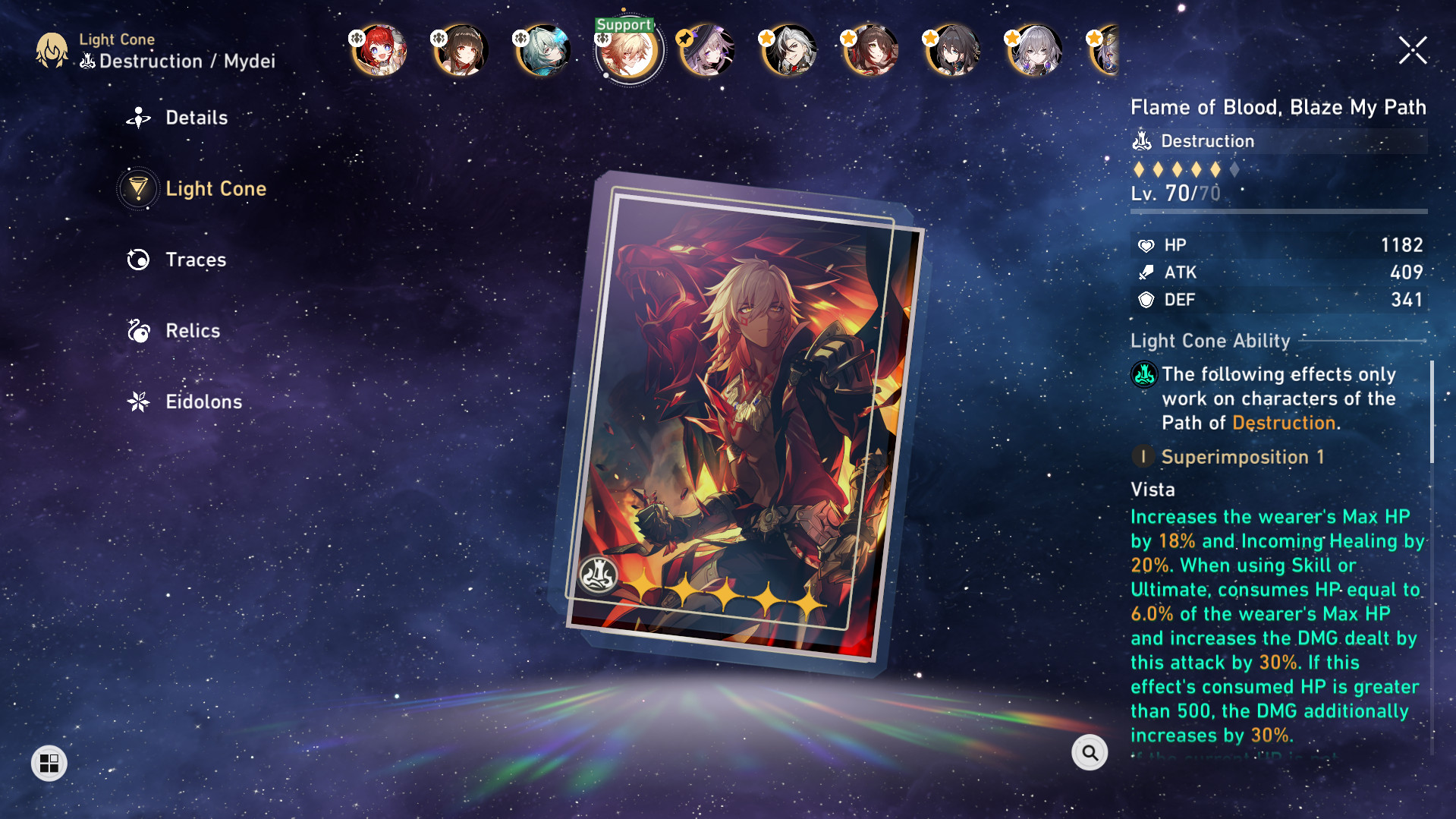Select the Relics section icon

[138, 330]
